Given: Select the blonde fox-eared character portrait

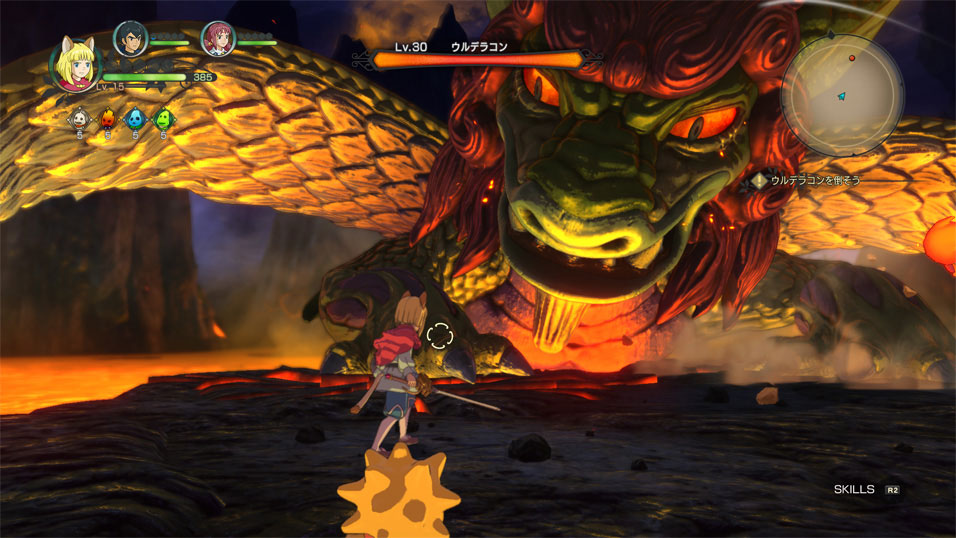Looking at the screenshot, I should pos(76,63).
